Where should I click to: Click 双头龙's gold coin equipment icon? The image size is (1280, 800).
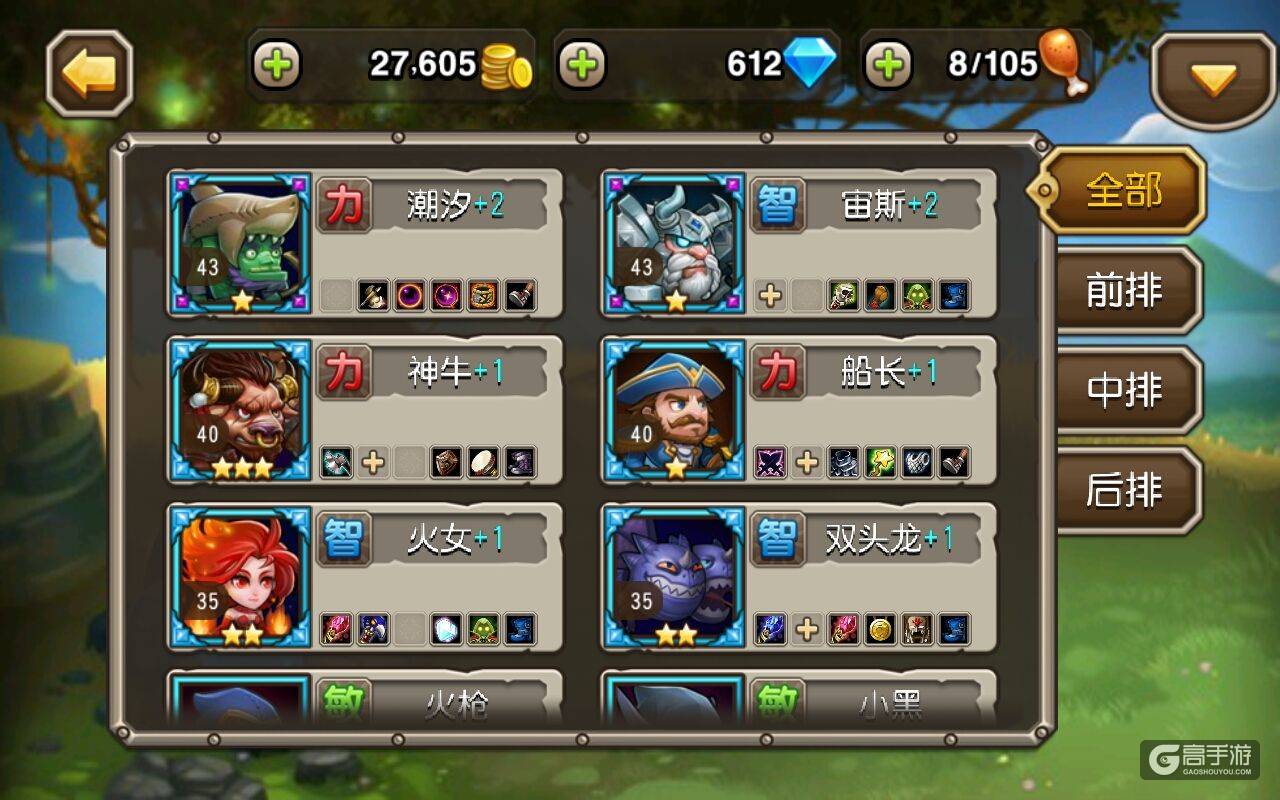point(880,629)
